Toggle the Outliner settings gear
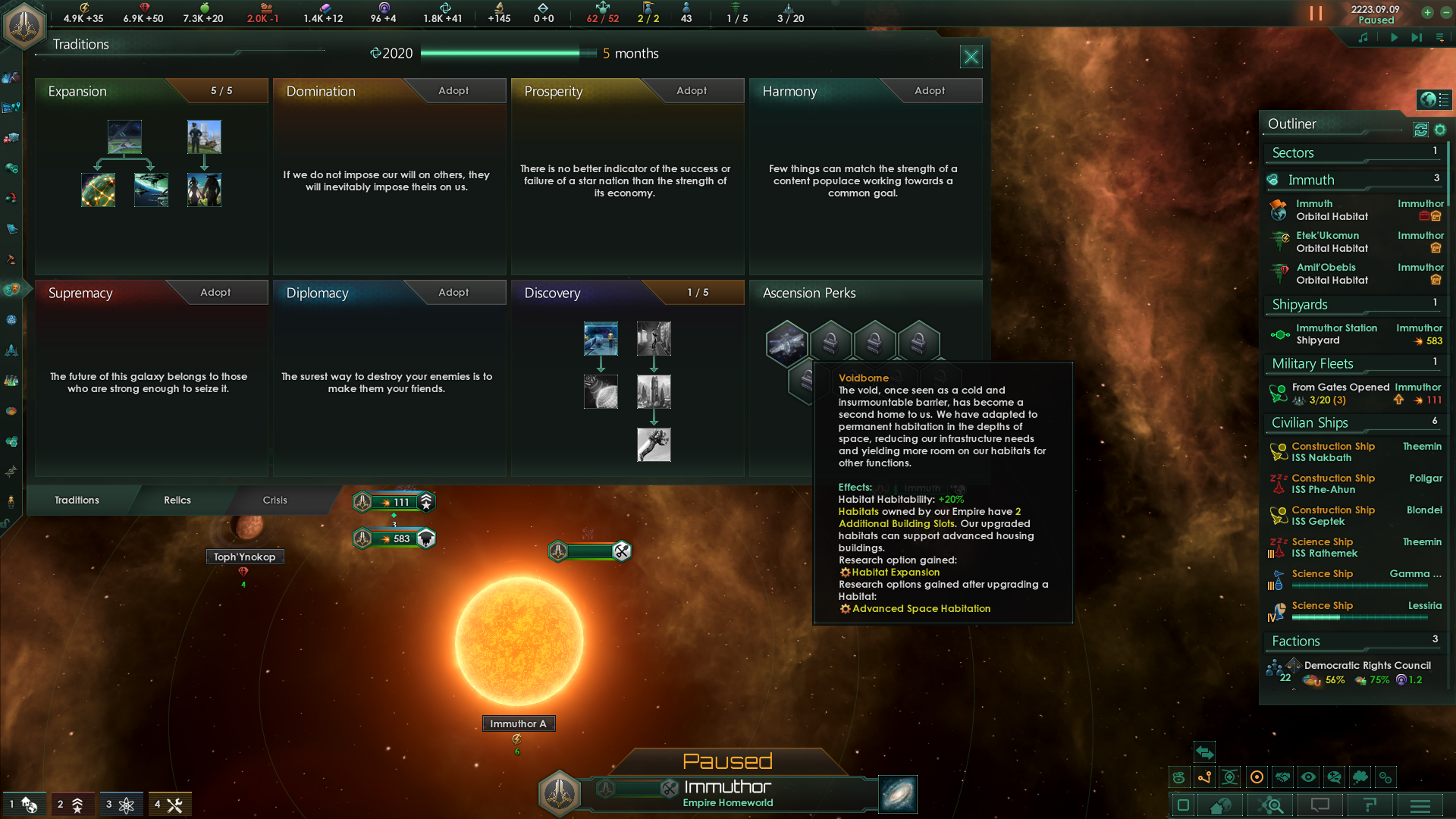 click(x=1441, y=130)
